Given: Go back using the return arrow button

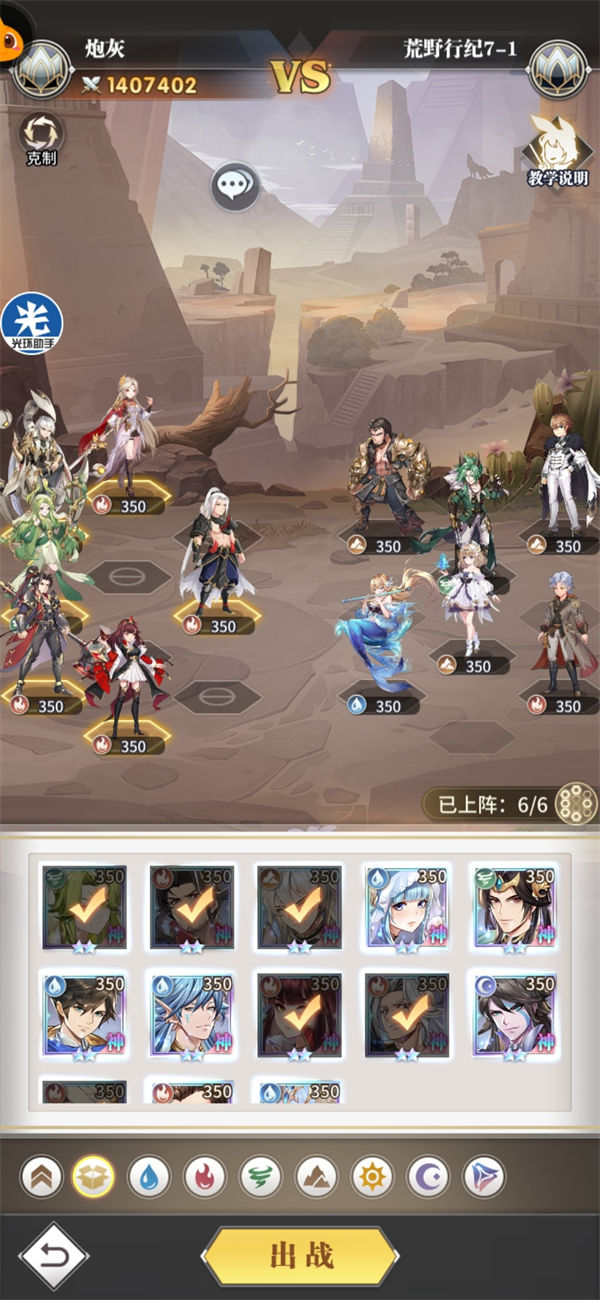Looking at the screenshot, I should pos(54,1256).
